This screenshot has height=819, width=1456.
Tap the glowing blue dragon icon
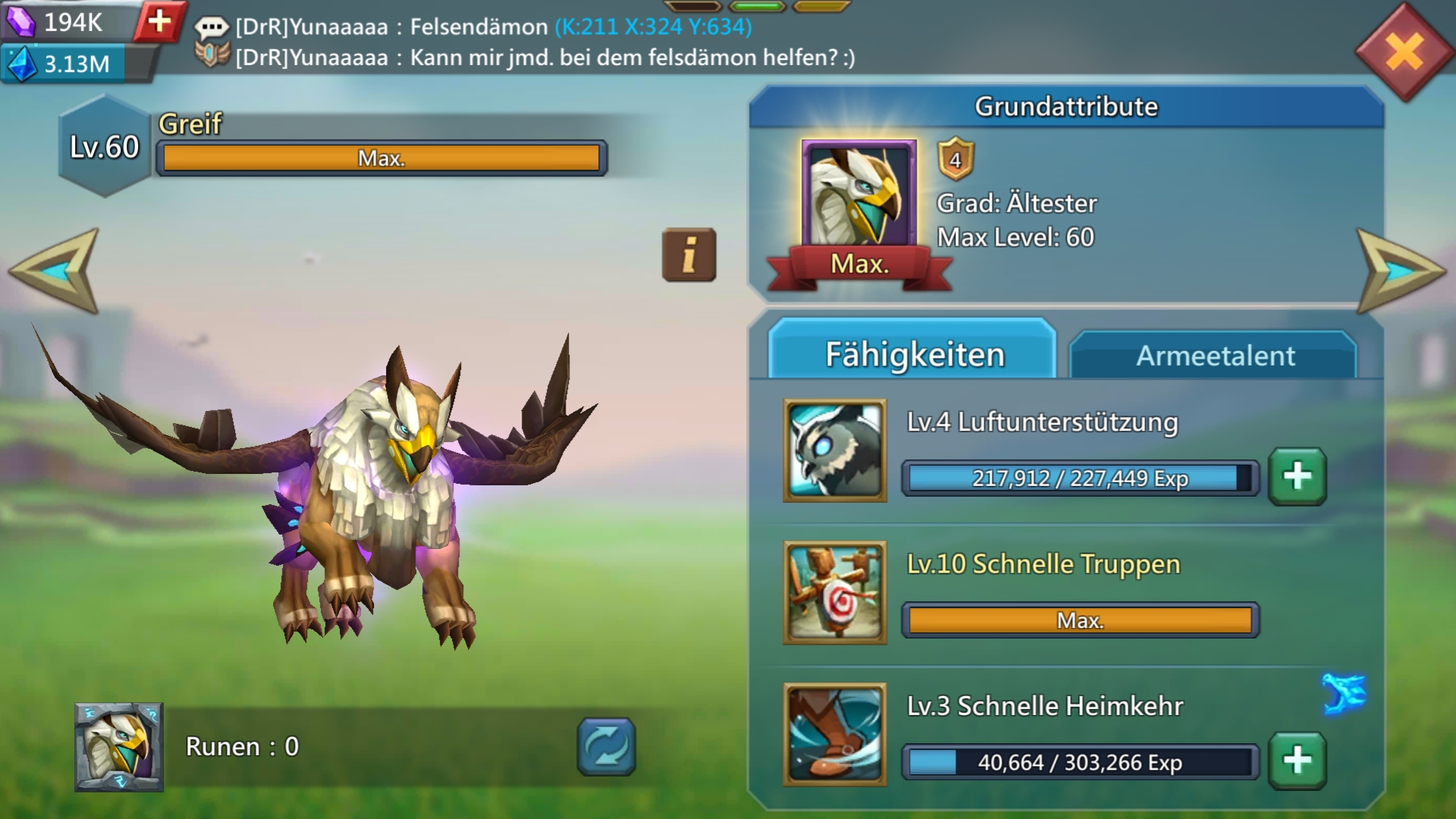click(1344, 693)
